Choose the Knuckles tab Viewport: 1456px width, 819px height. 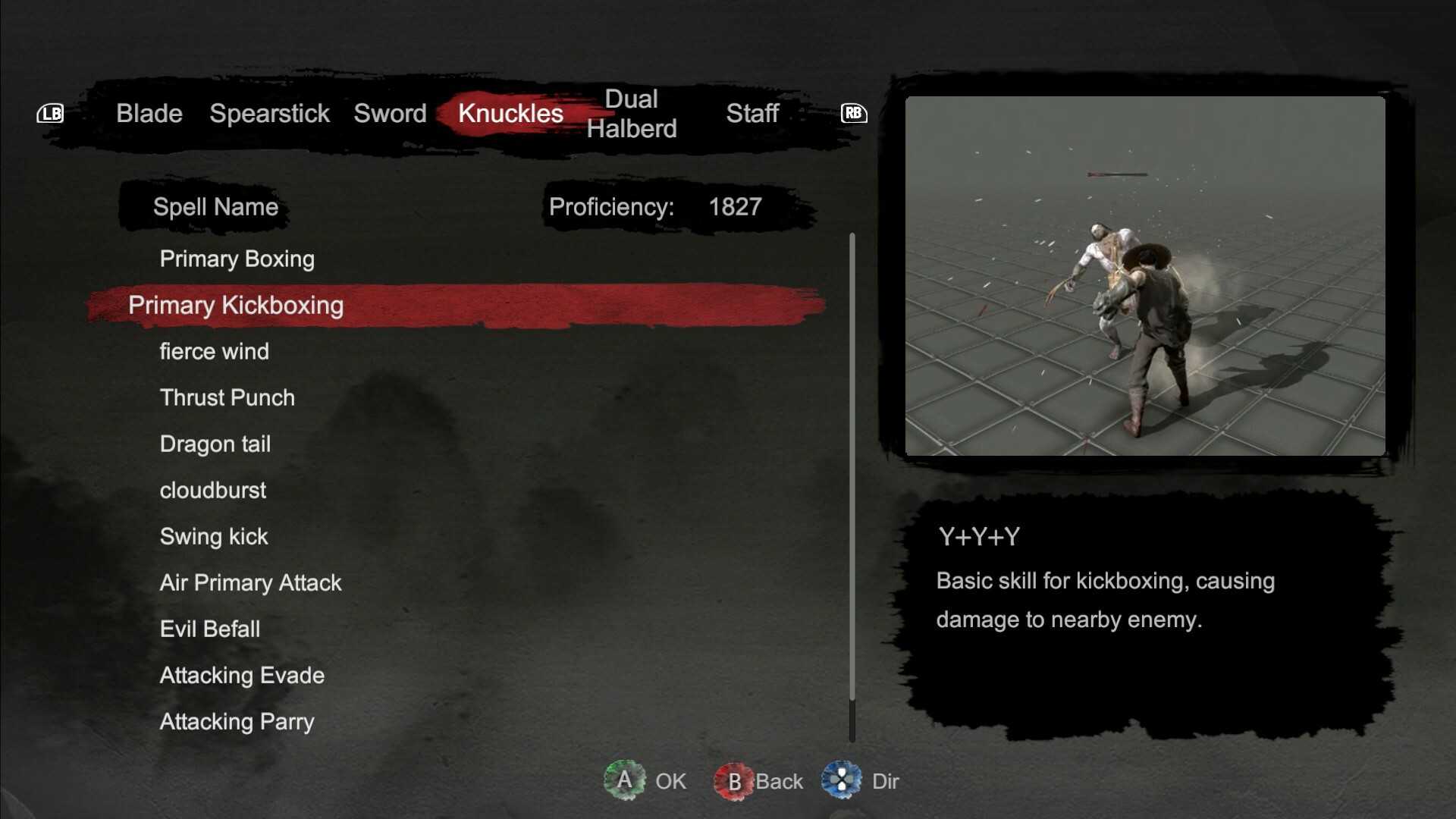tap(510, 114)
